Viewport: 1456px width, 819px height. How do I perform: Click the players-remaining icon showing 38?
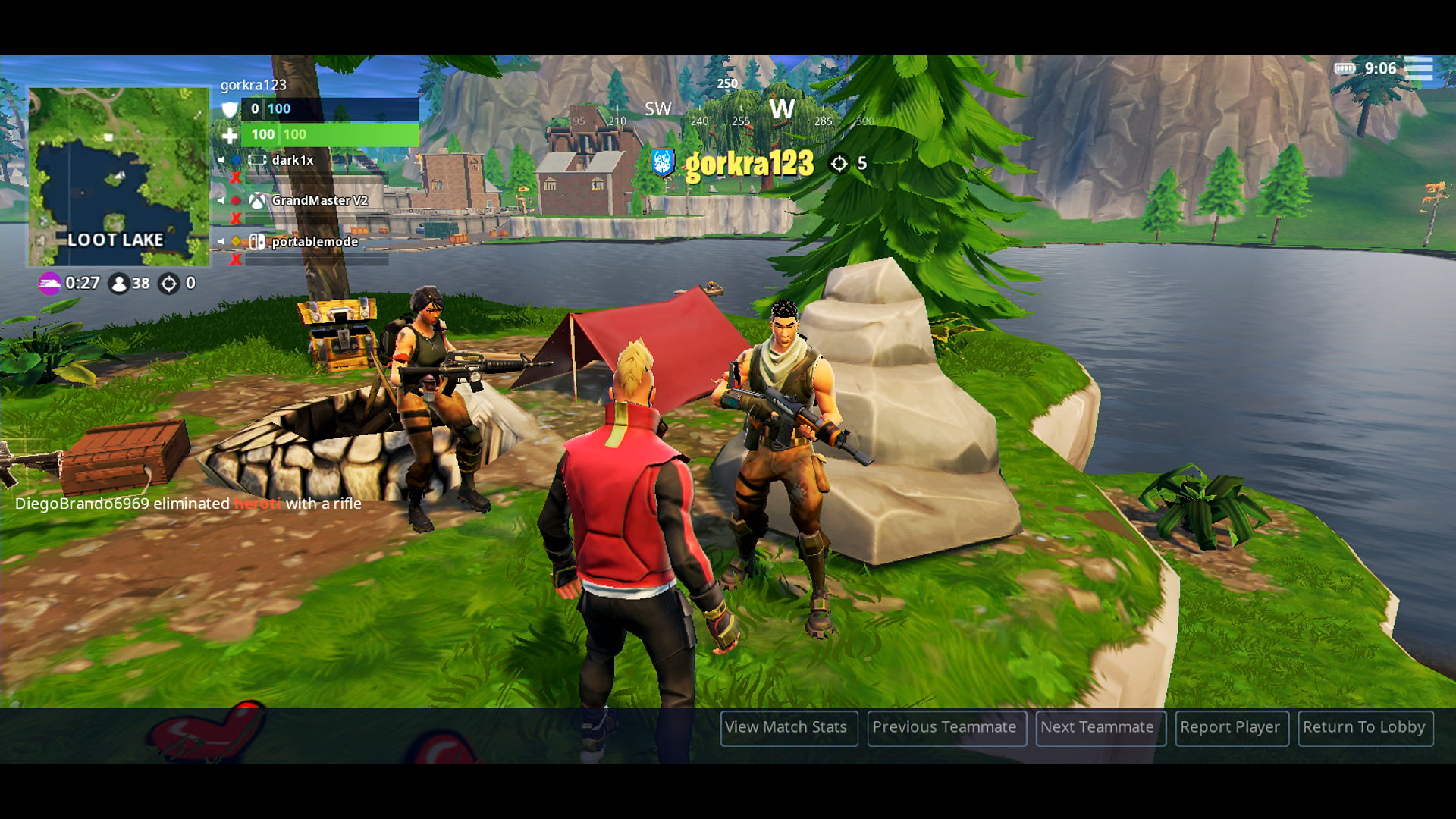point(120,284)
